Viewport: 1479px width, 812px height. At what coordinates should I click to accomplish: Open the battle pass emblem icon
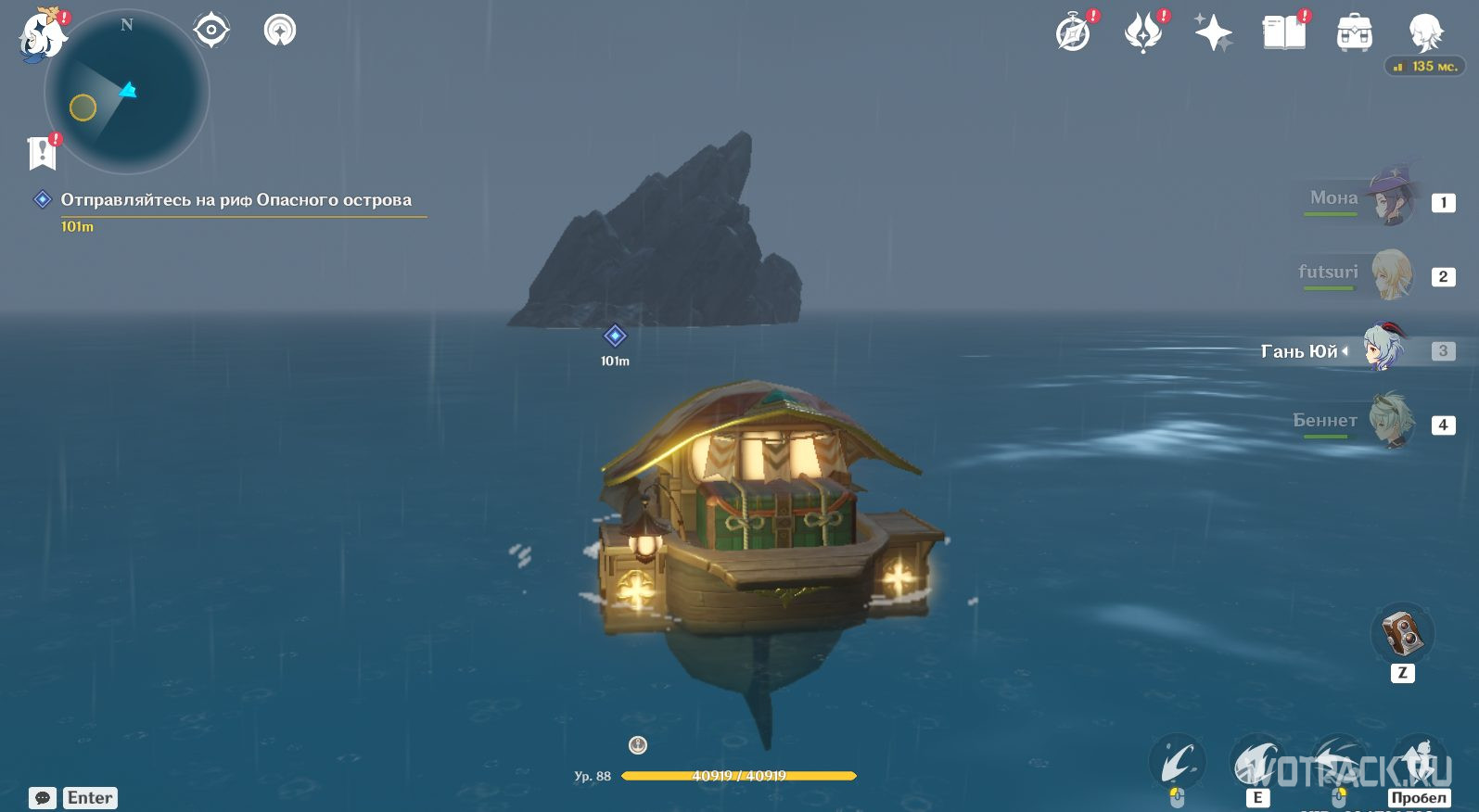1143,34
